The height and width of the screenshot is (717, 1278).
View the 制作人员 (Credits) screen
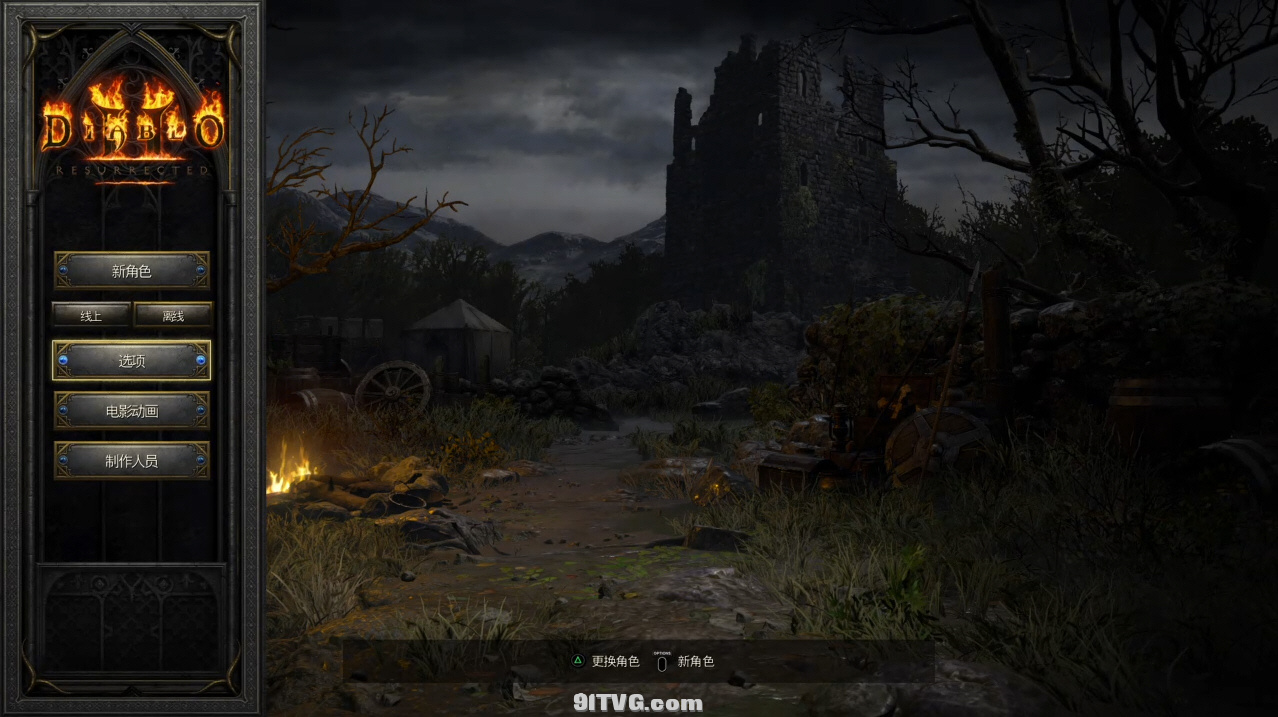point(131,461)
